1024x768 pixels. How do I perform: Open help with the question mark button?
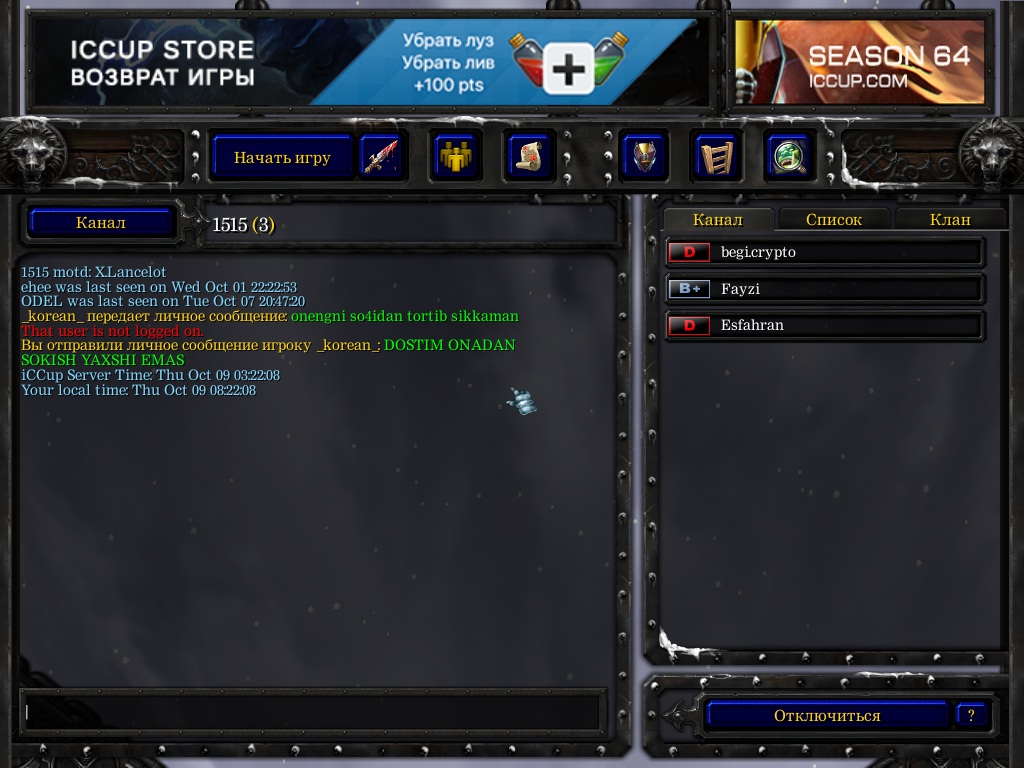(970, 716)
